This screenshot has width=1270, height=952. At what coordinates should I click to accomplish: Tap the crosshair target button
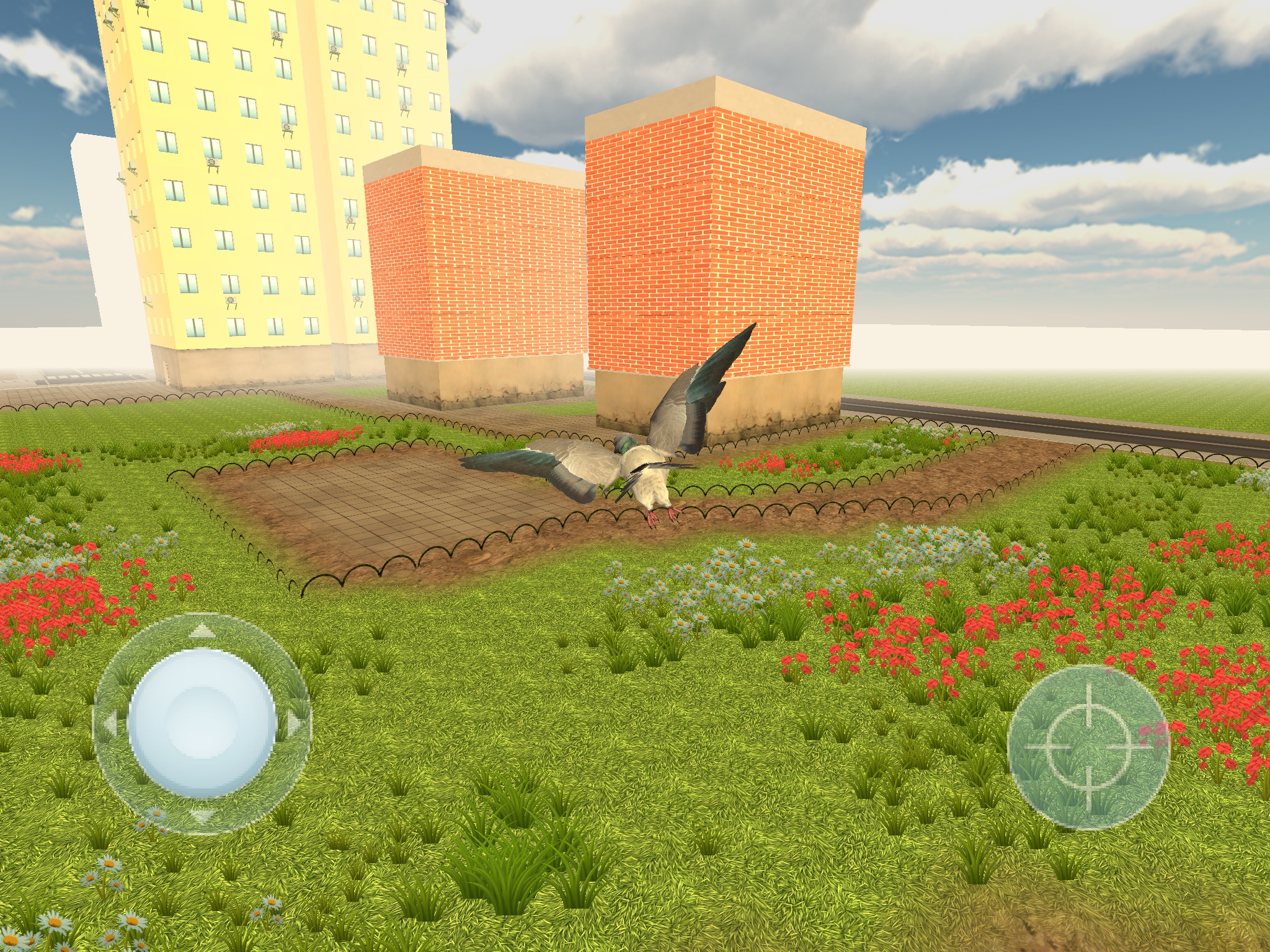(x=1088, y=746)
